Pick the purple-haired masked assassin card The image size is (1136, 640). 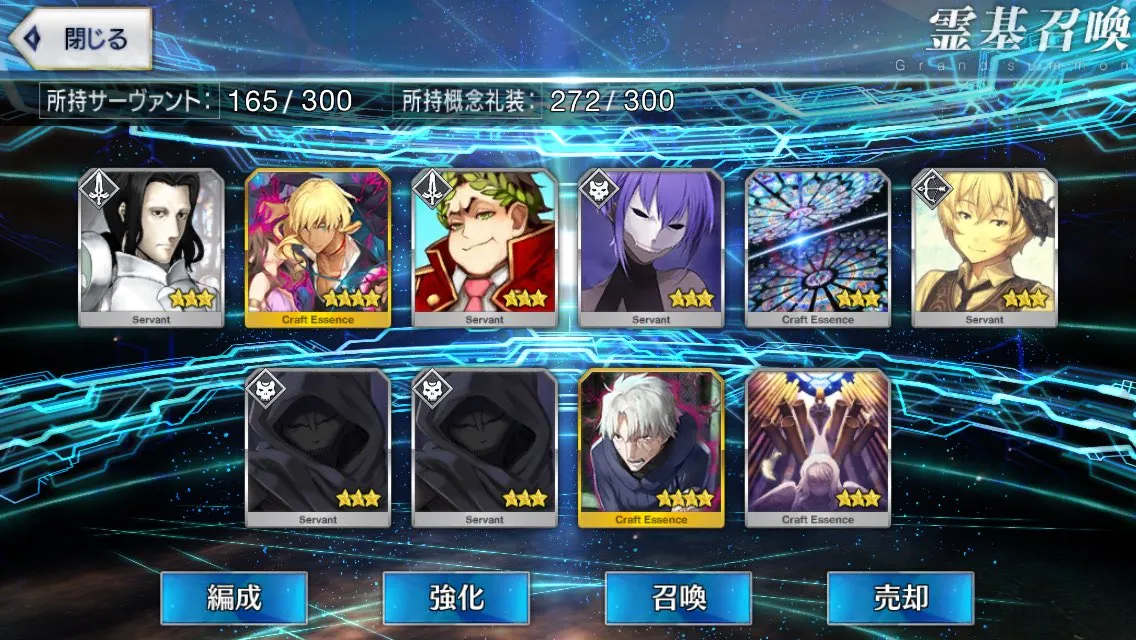651,247
